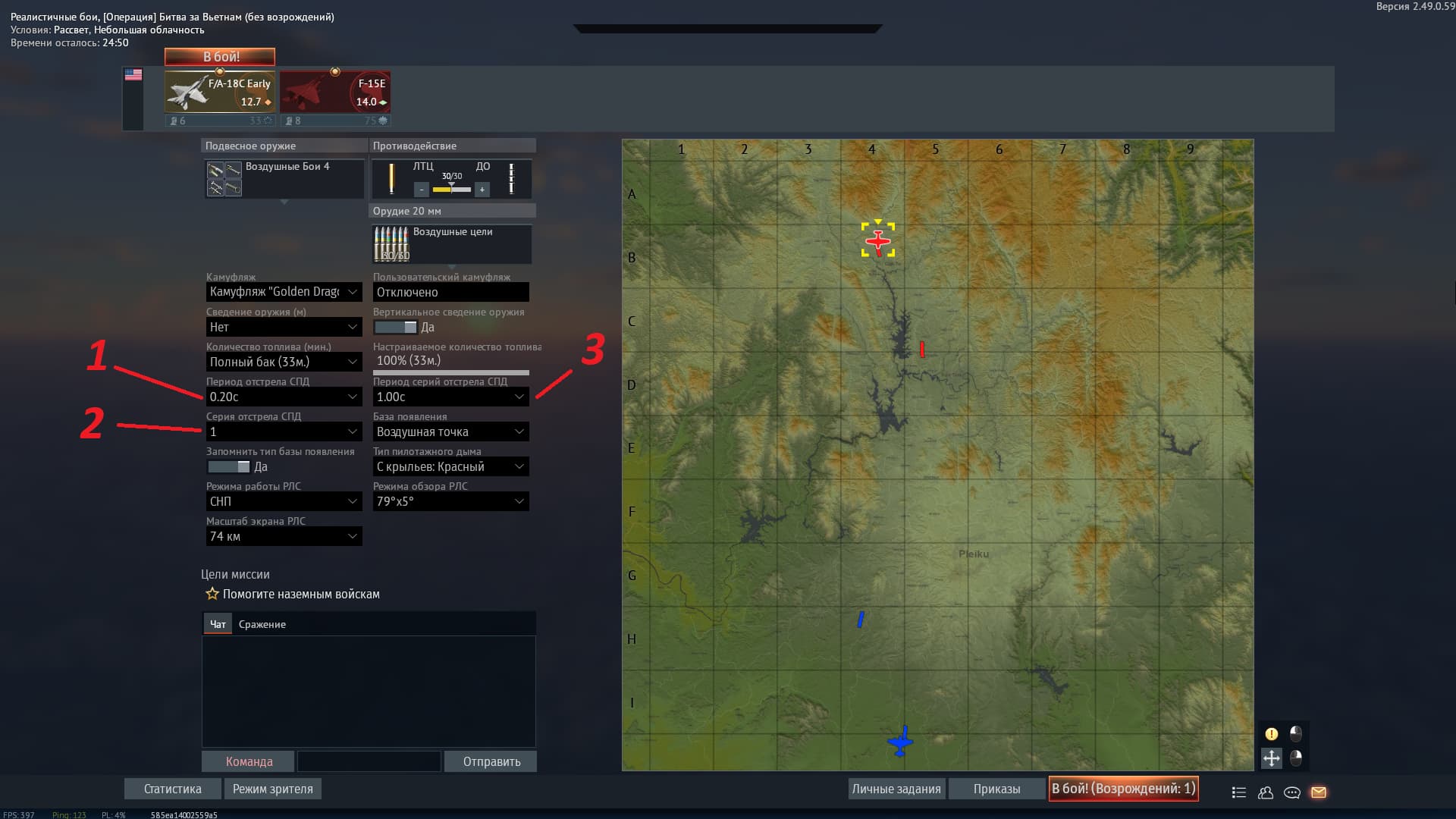Click the chat message input field
This screenshot has height=819, width=1456.
coord(369,761)
